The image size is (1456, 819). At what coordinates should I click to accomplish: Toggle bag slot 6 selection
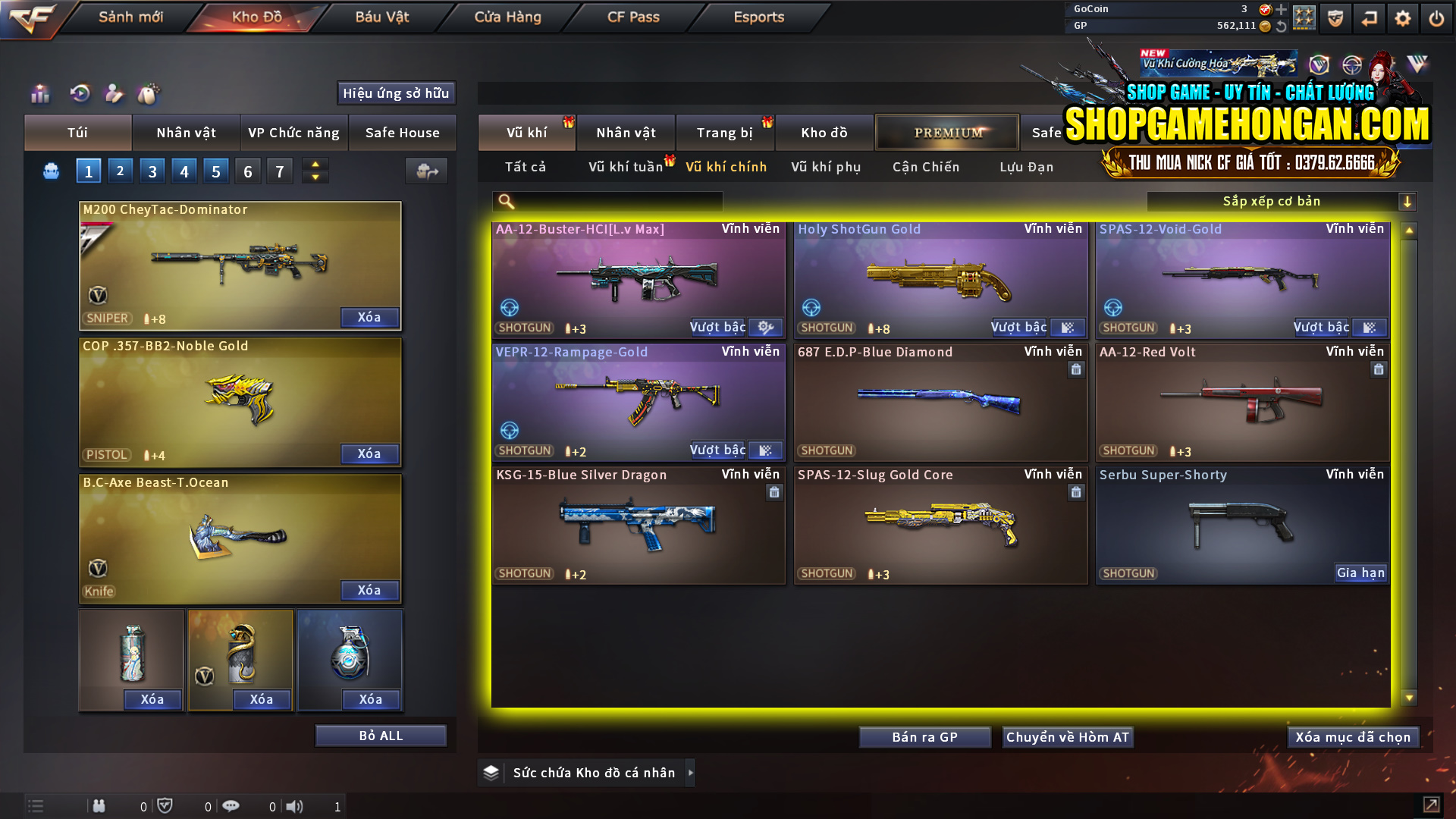[247, 171]
